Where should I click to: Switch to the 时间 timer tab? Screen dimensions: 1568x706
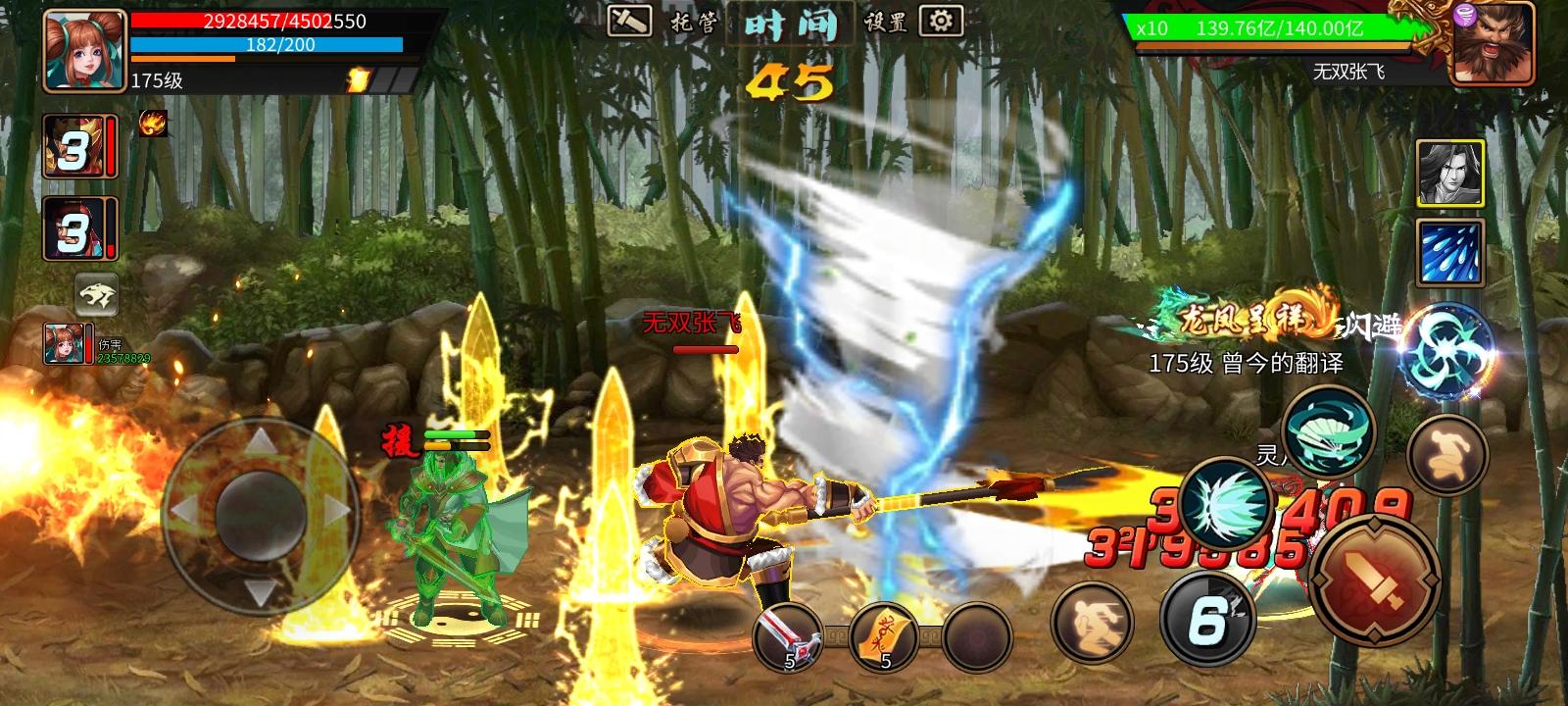[x=794, y=25]
